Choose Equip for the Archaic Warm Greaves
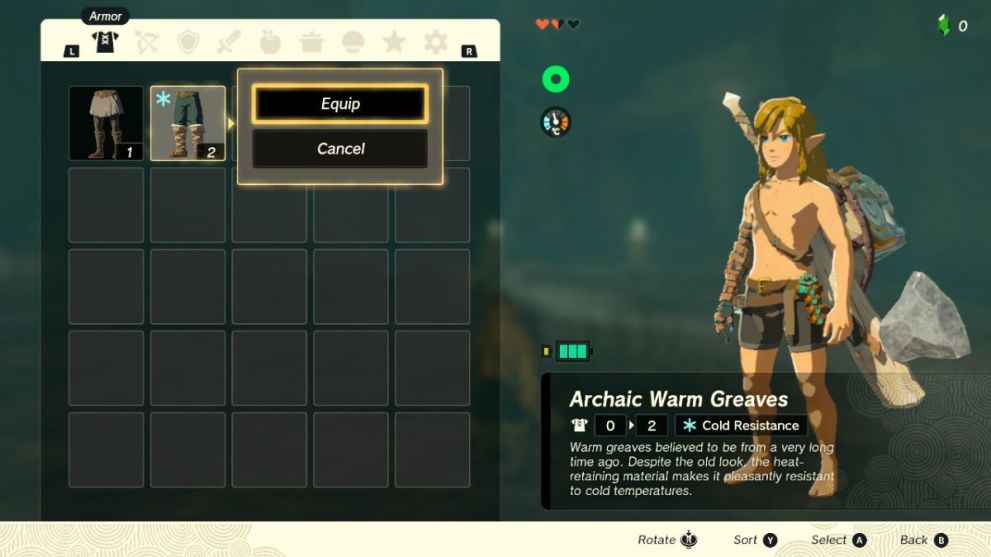This screenshot has width=991, height=557. pos(340,104)
